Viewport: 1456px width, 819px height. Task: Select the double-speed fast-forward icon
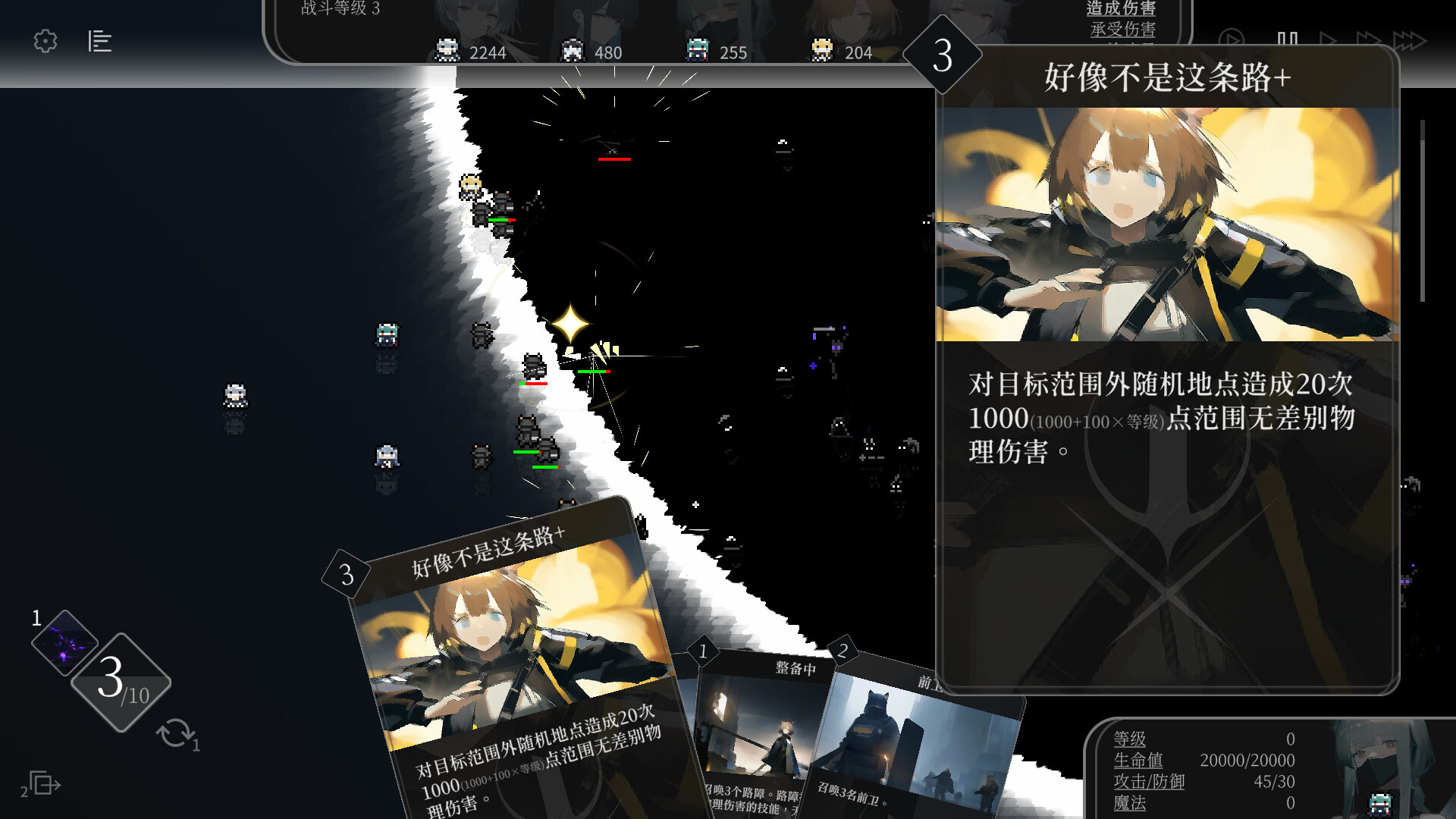[x=1369, y=36]
